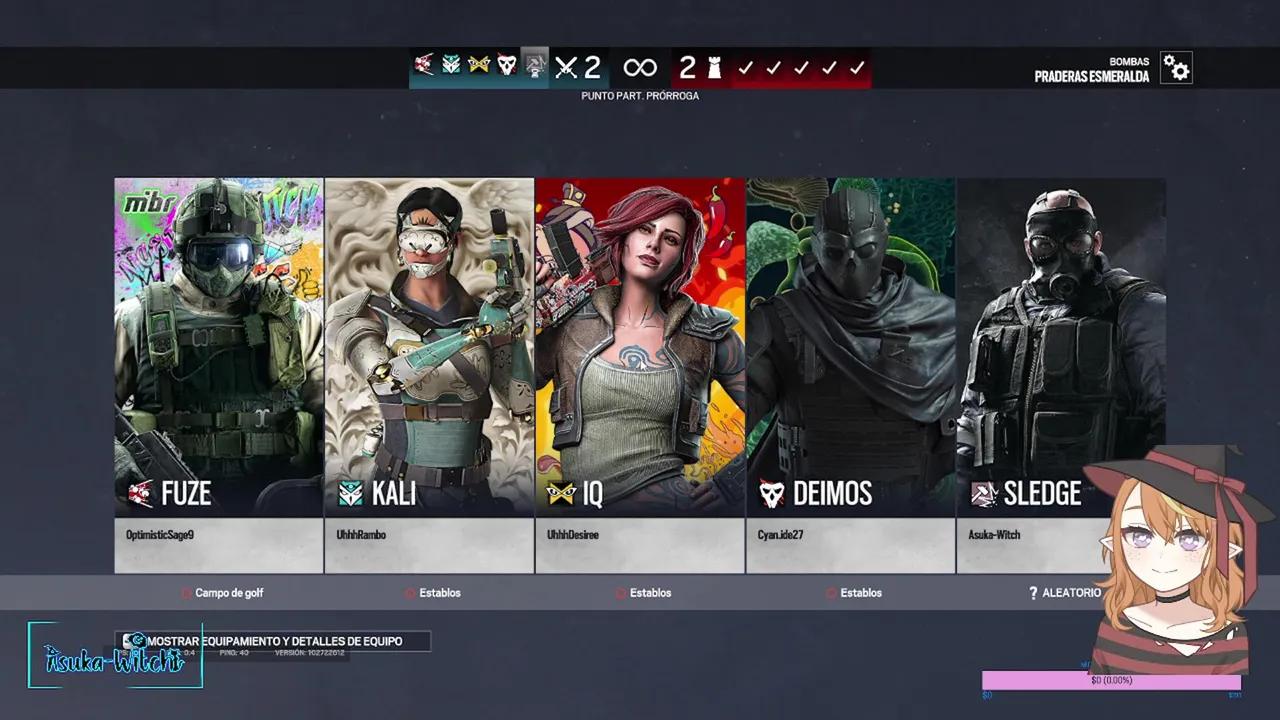Click the first red round checkmark
The height and width of the screenshot is (720, 1280).
[x=745, y=67]
